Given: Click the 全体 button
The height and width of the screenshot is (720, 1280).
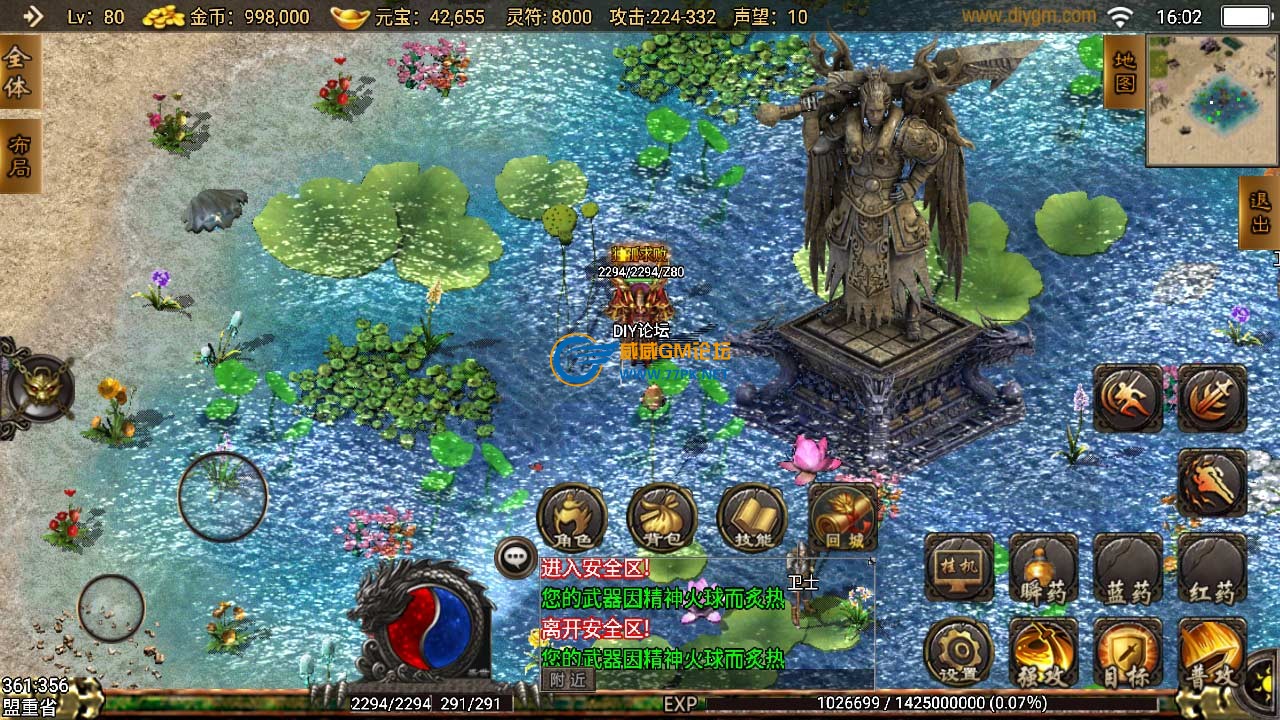Looking at the screenshot, I should pos(19,72).
